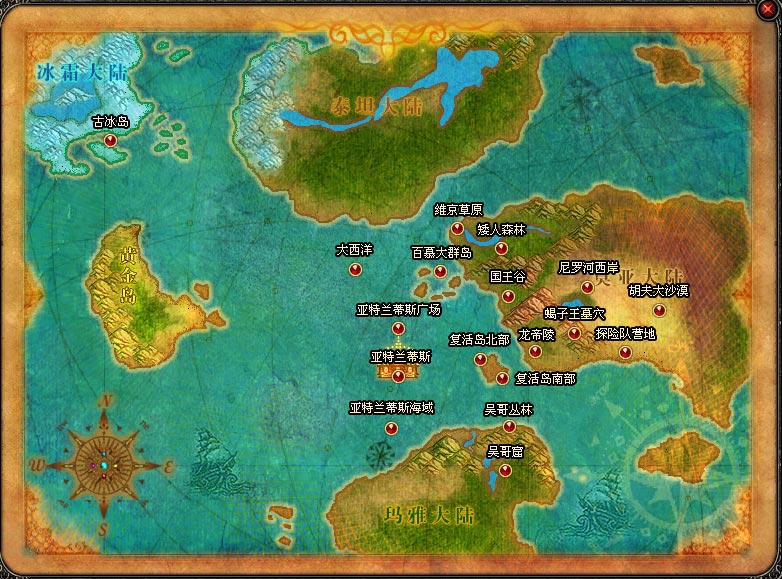The height and width of the screenshot is (579, 782).
Task: Close the world map window
Action: (x=767, y=10)
